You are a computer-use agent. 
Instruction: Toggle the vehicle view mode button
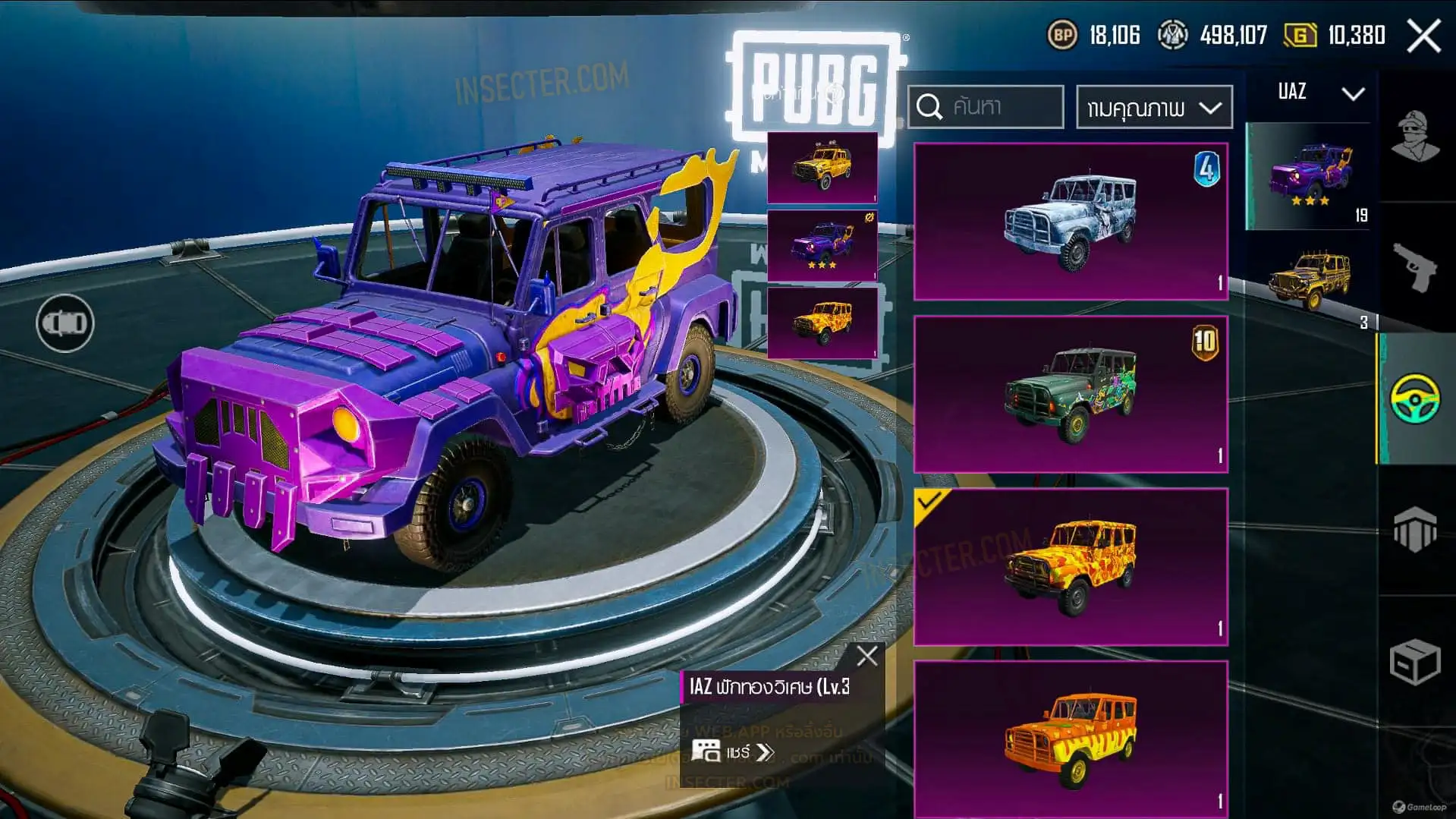[65, 323]
